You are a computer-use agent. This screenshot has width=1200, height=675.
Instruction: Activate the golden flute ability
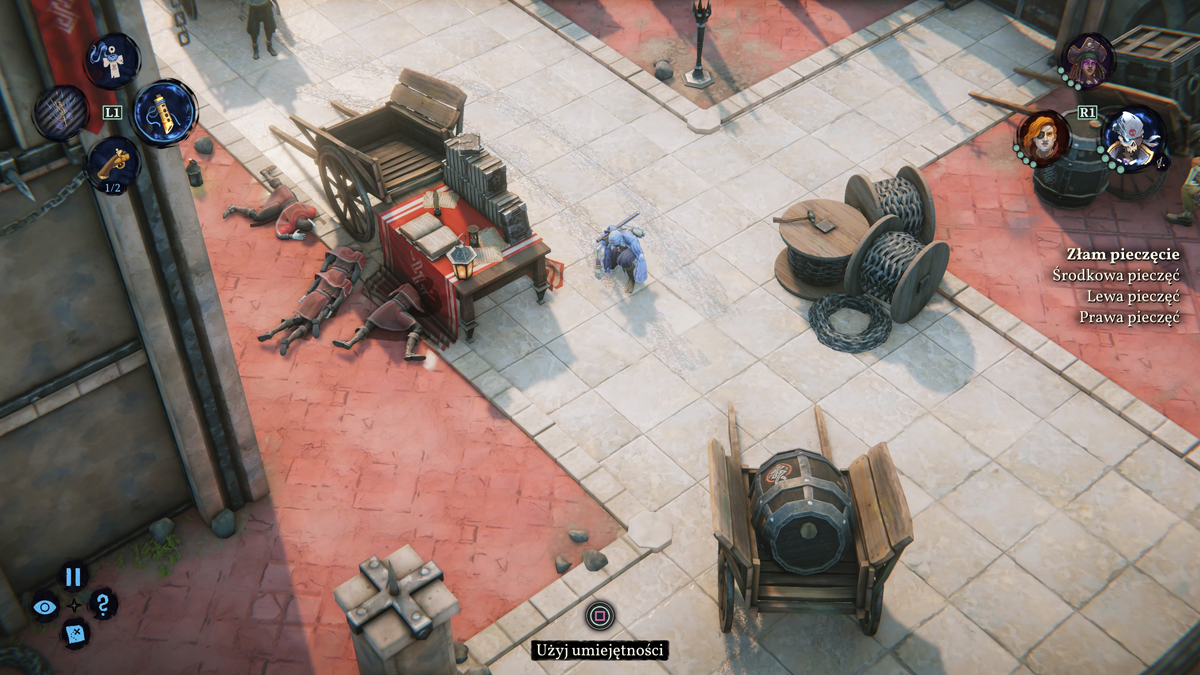[164, 112]
